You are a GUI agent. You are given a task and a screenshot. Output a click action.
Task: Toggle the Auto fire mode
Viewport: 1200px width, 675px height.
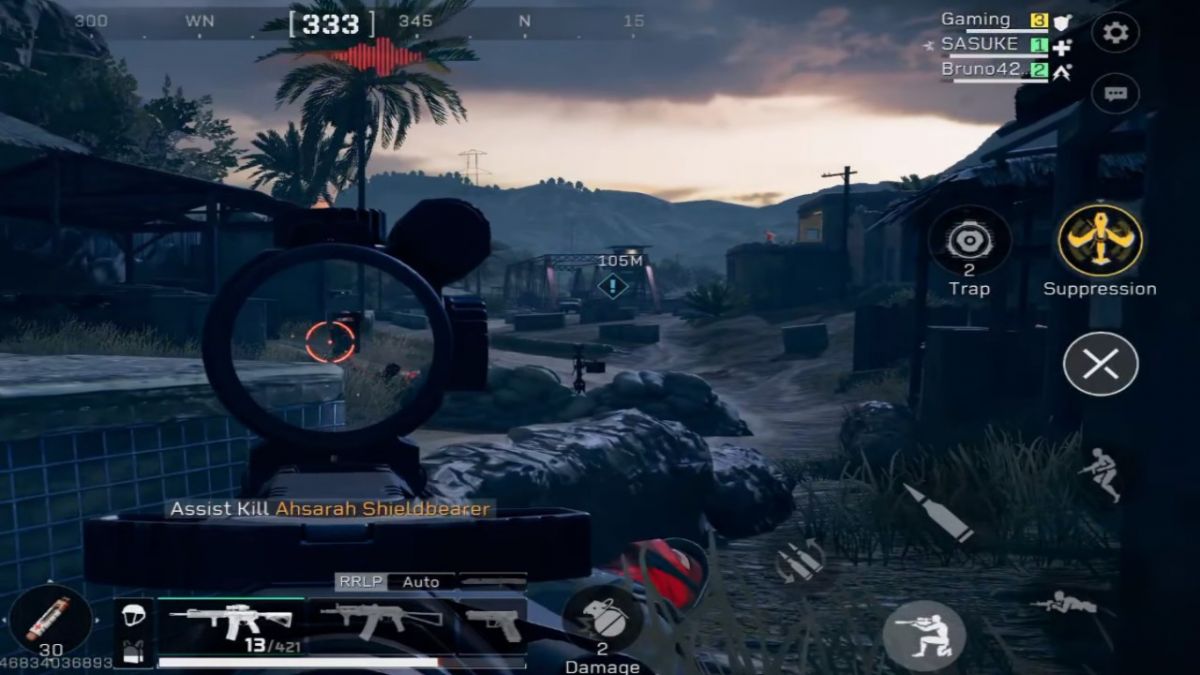(421, 581)
